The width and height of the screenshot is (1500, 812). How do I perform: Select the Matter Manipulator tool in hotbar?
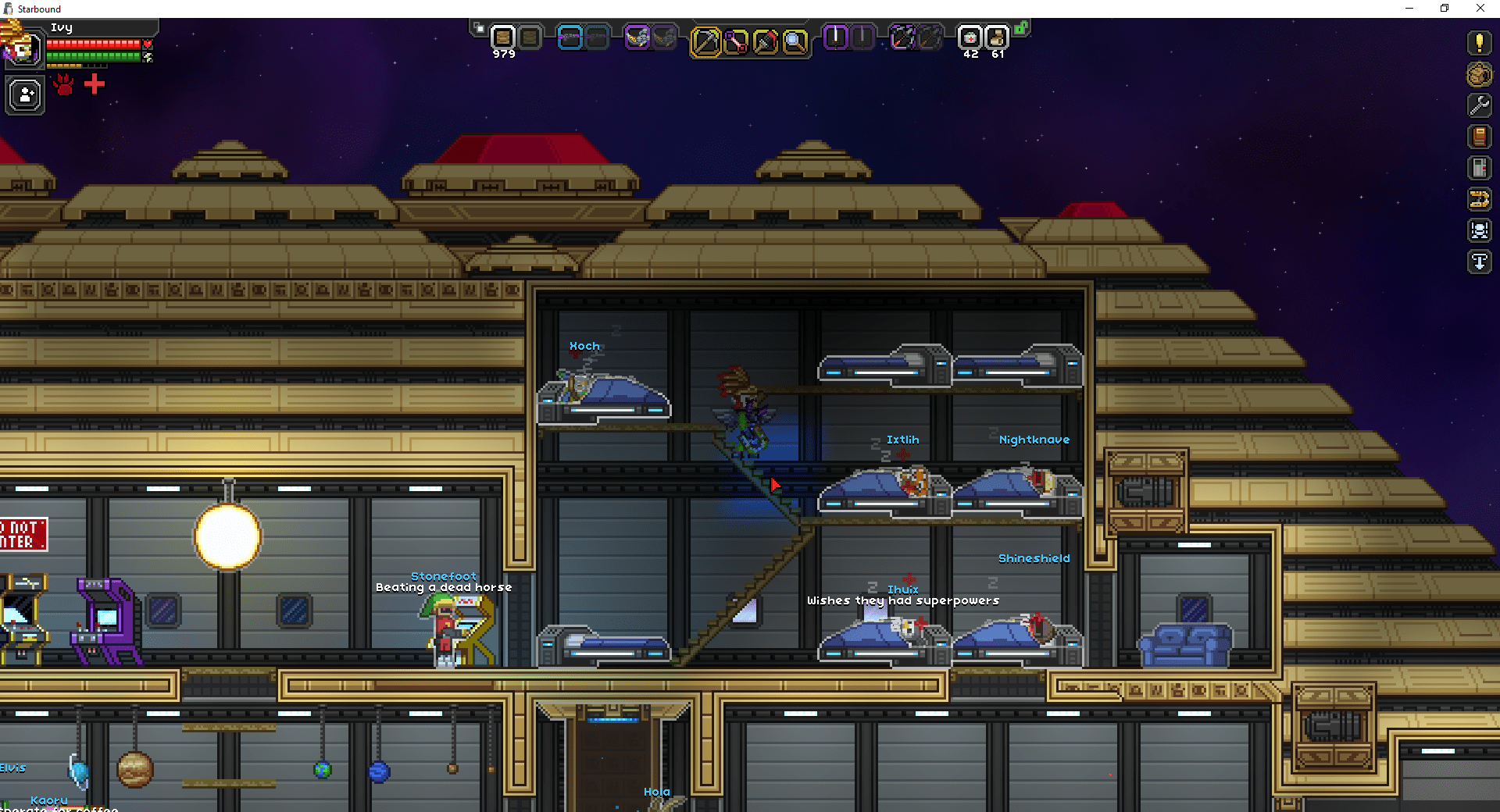point(707,41)
